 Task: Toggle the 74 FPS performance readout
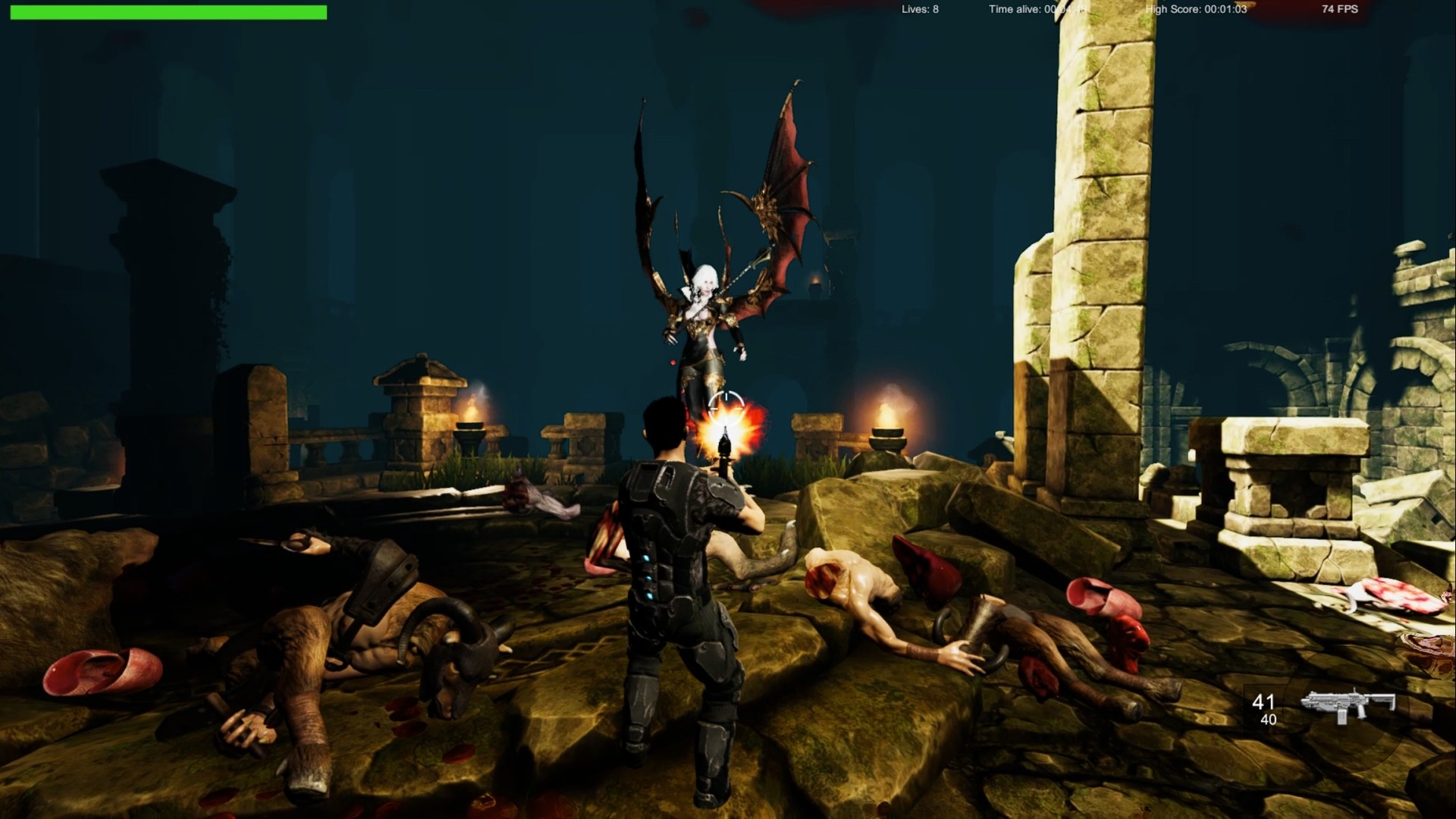(x=1339, y=10)
